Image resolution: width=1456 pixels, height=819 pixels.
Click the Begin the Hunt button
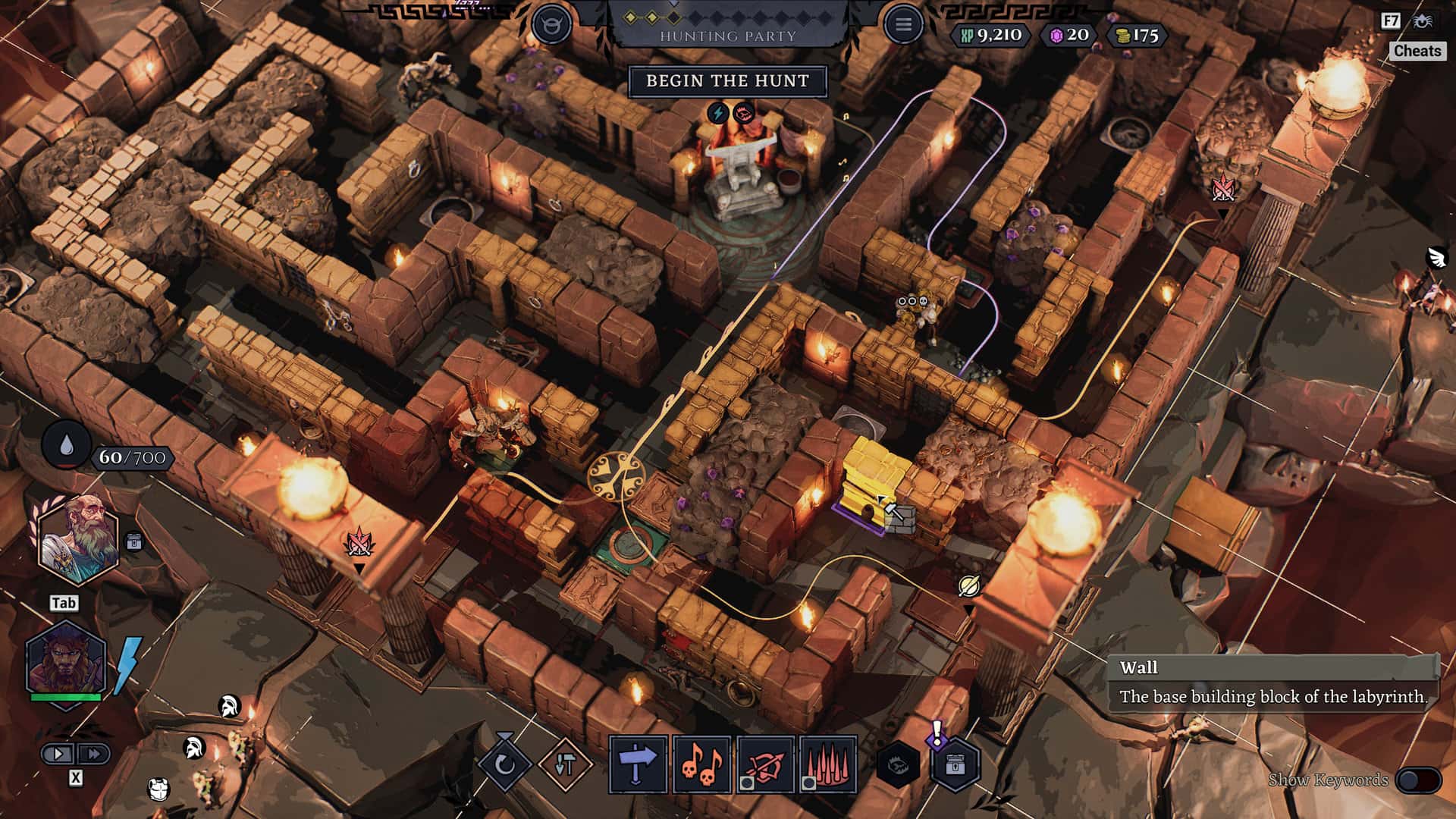(x=729, y=81)
